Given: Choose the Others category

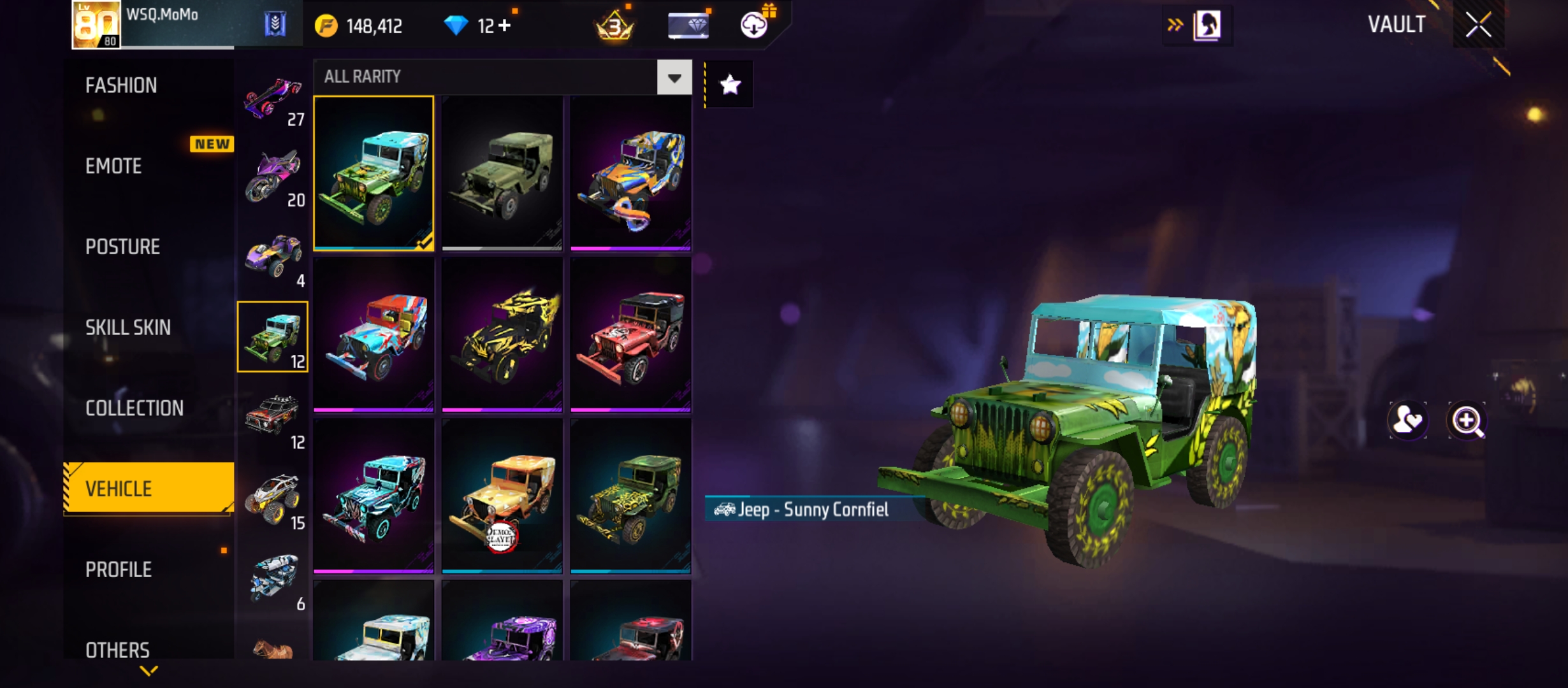Looking at the screenshot, I should pyautogui.click(x=117, y=650).
